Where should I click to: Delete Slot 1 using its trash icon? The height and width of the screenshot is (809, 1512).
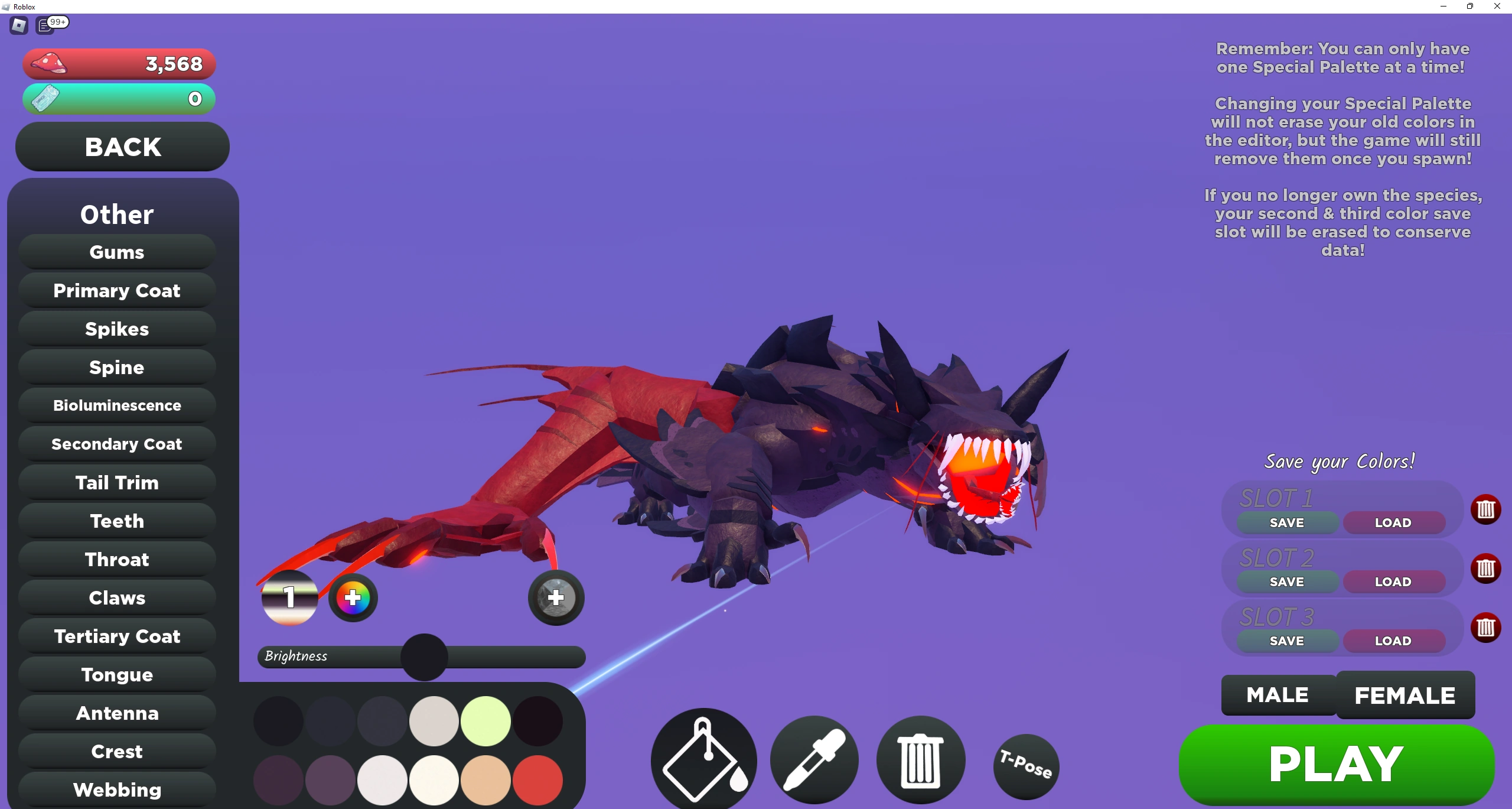[x=1487, y=509]
